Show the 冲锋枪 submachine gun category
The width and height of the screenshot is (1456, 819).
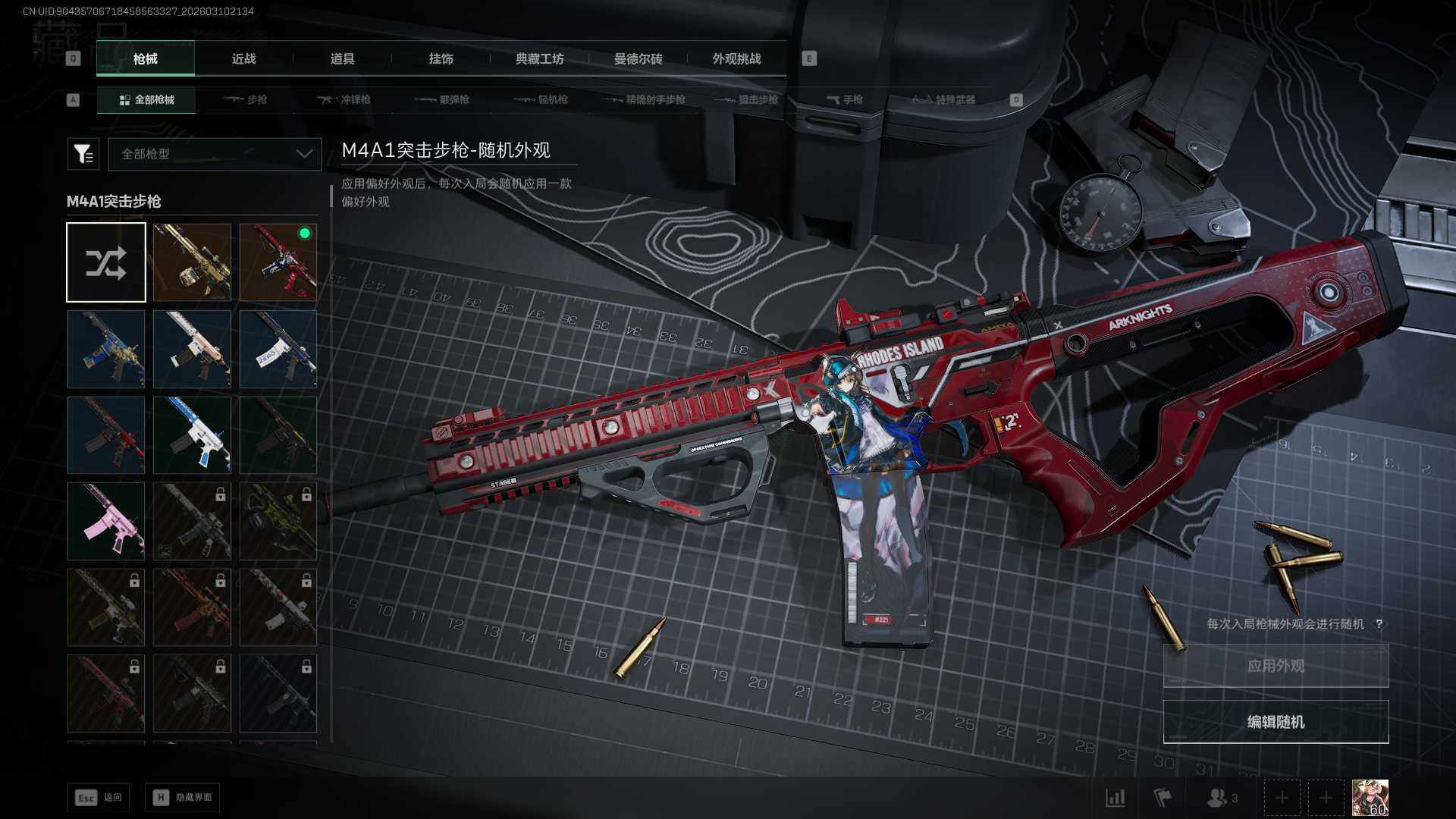point(344,99)
